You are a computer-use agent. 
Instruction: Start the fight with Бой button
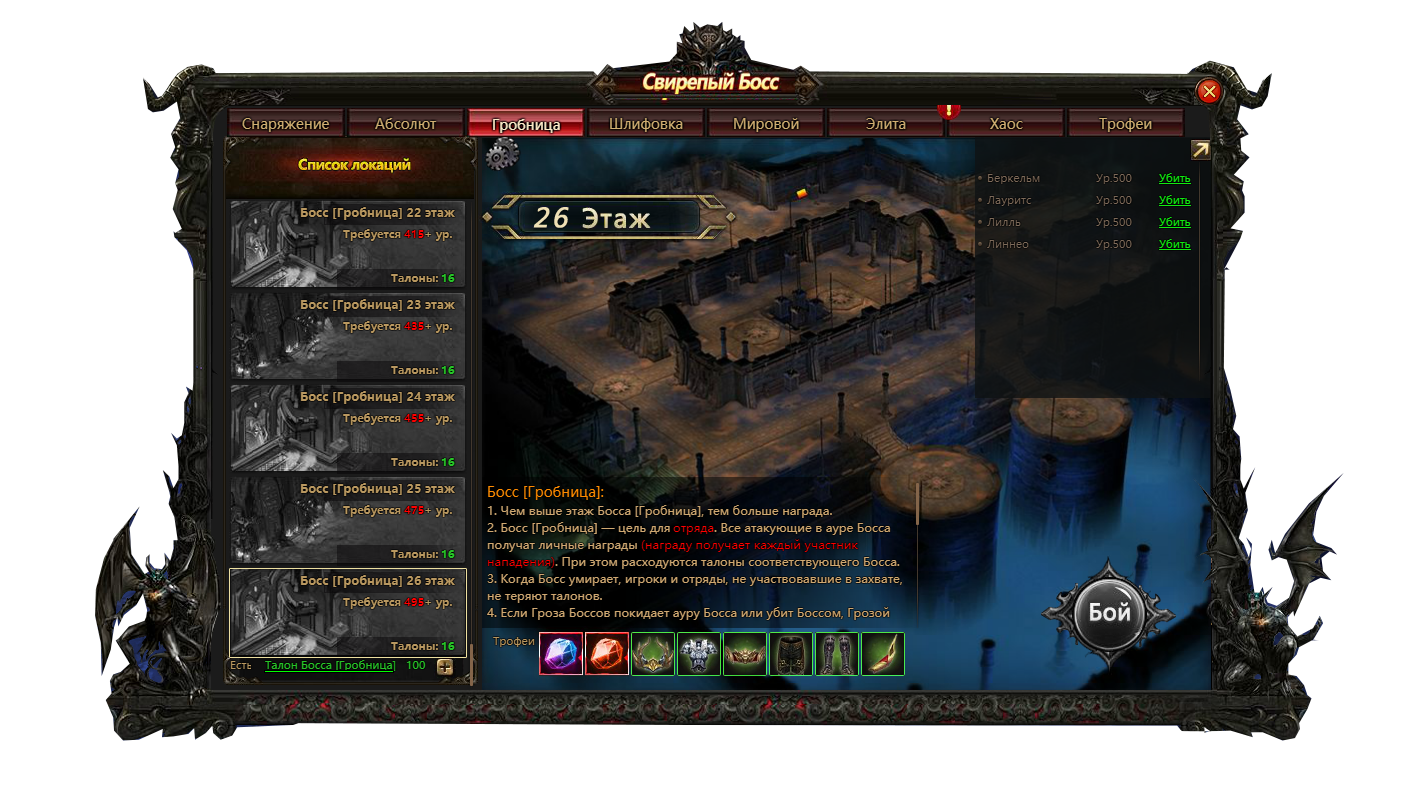coord(1109,613)
